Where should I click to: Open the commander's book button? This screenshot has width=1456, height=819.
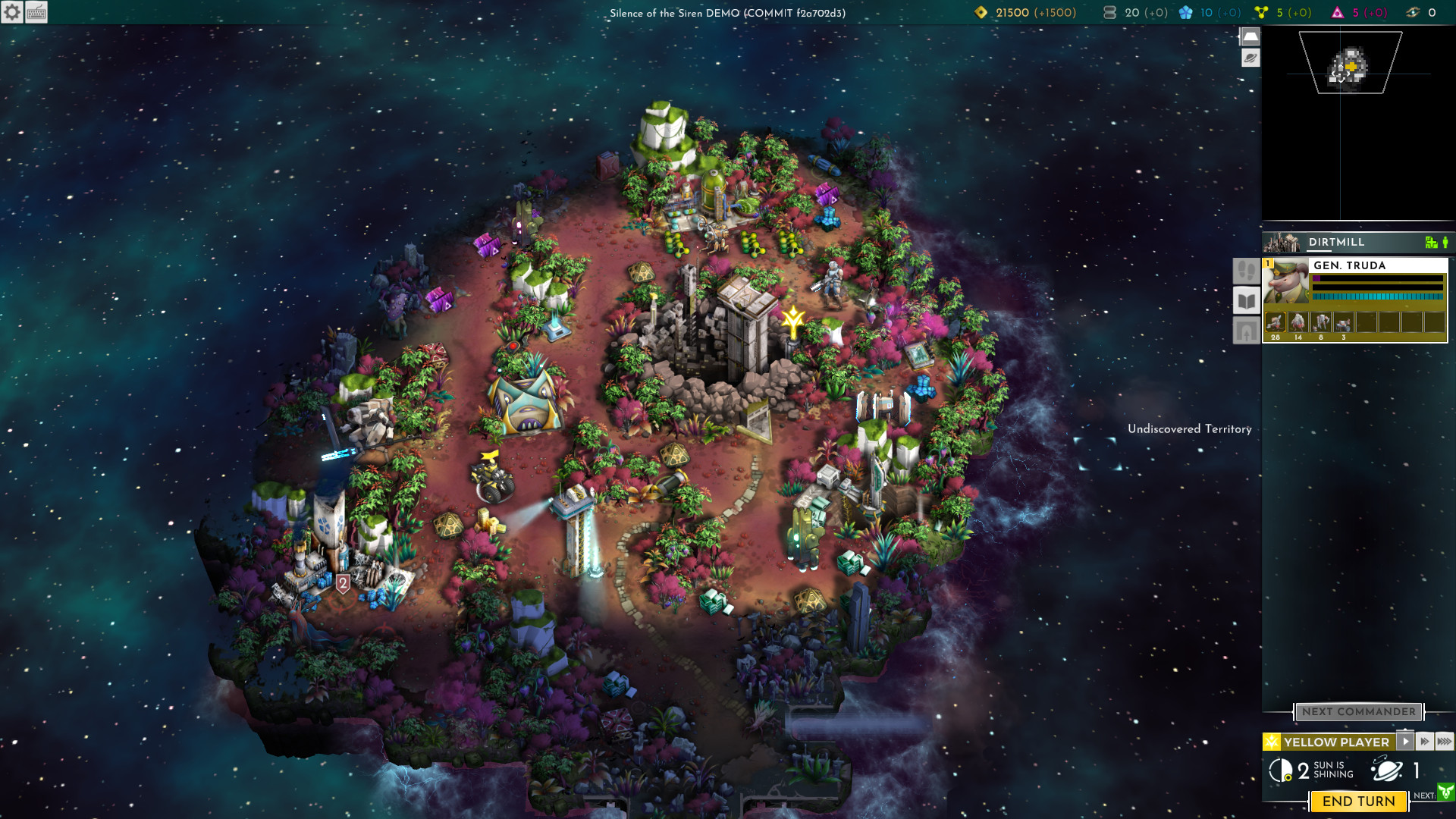1246,301
